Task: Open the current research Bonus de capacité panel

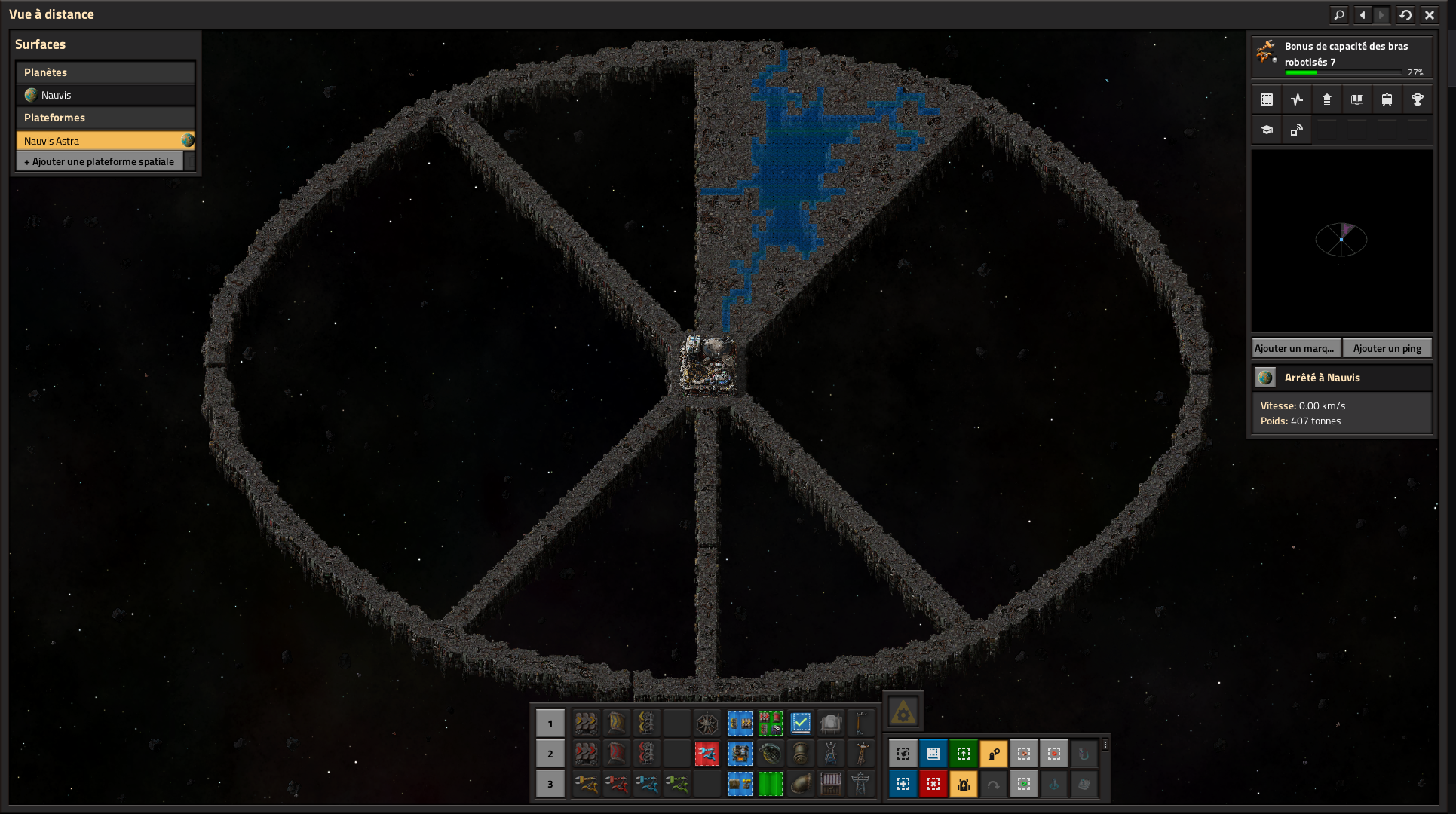Action: click(x=1341, y=57)
